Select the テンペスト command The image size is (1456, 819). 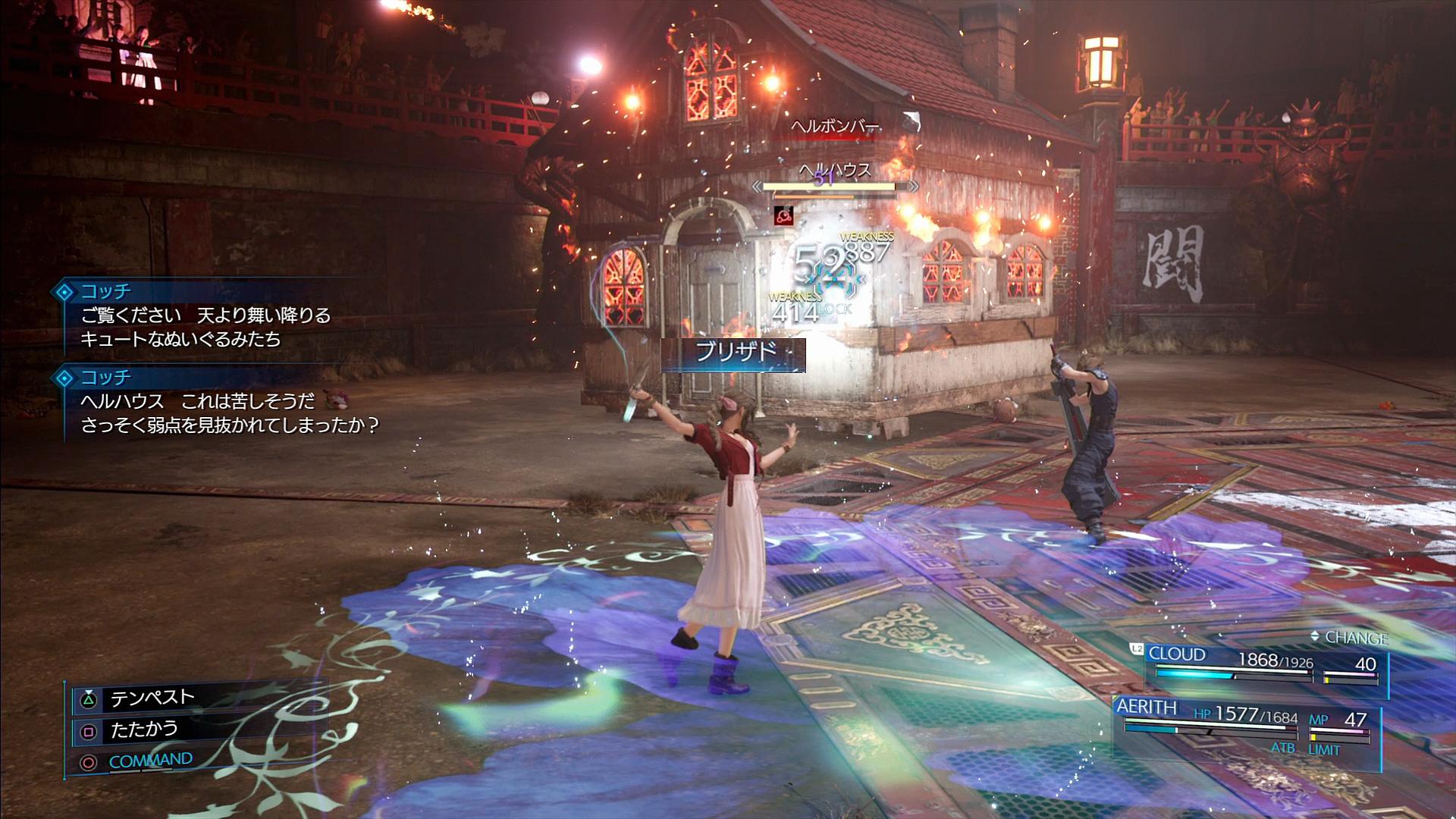[x=152, y=698]
